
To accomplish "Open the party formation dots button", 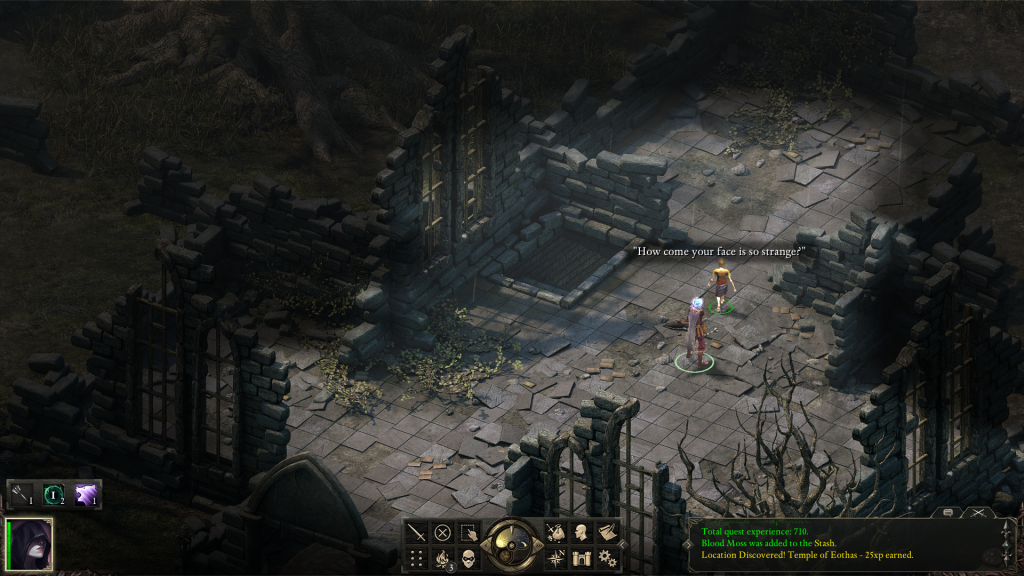I will tap(417, 558).
